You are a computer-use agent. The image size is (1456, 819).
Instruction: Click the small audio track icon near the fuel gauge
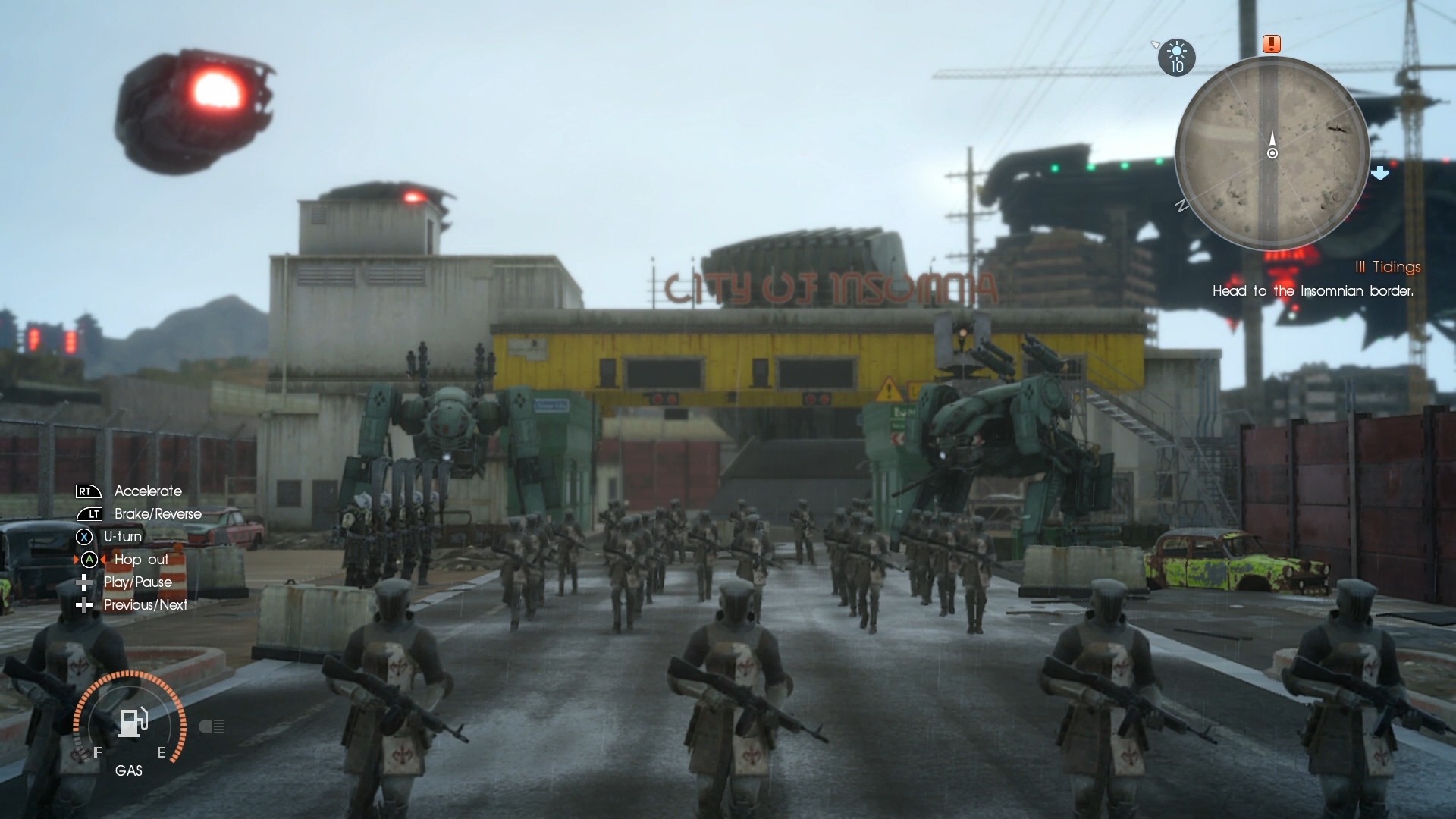[x=212, y=726]
